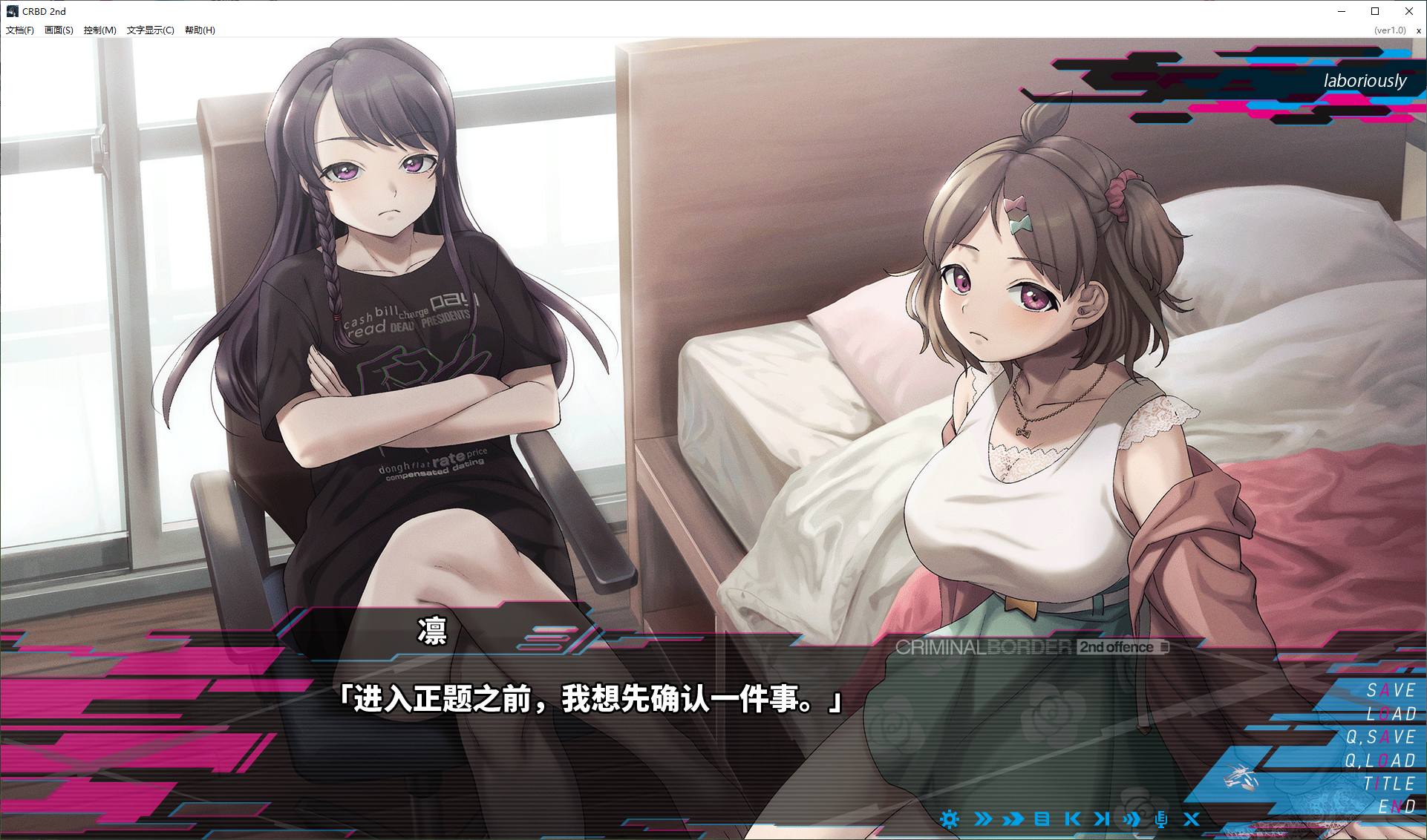Jump ahead with the next-scene arrow icon
This screenshot has height=840, width=1427.
pos(1102,819)
